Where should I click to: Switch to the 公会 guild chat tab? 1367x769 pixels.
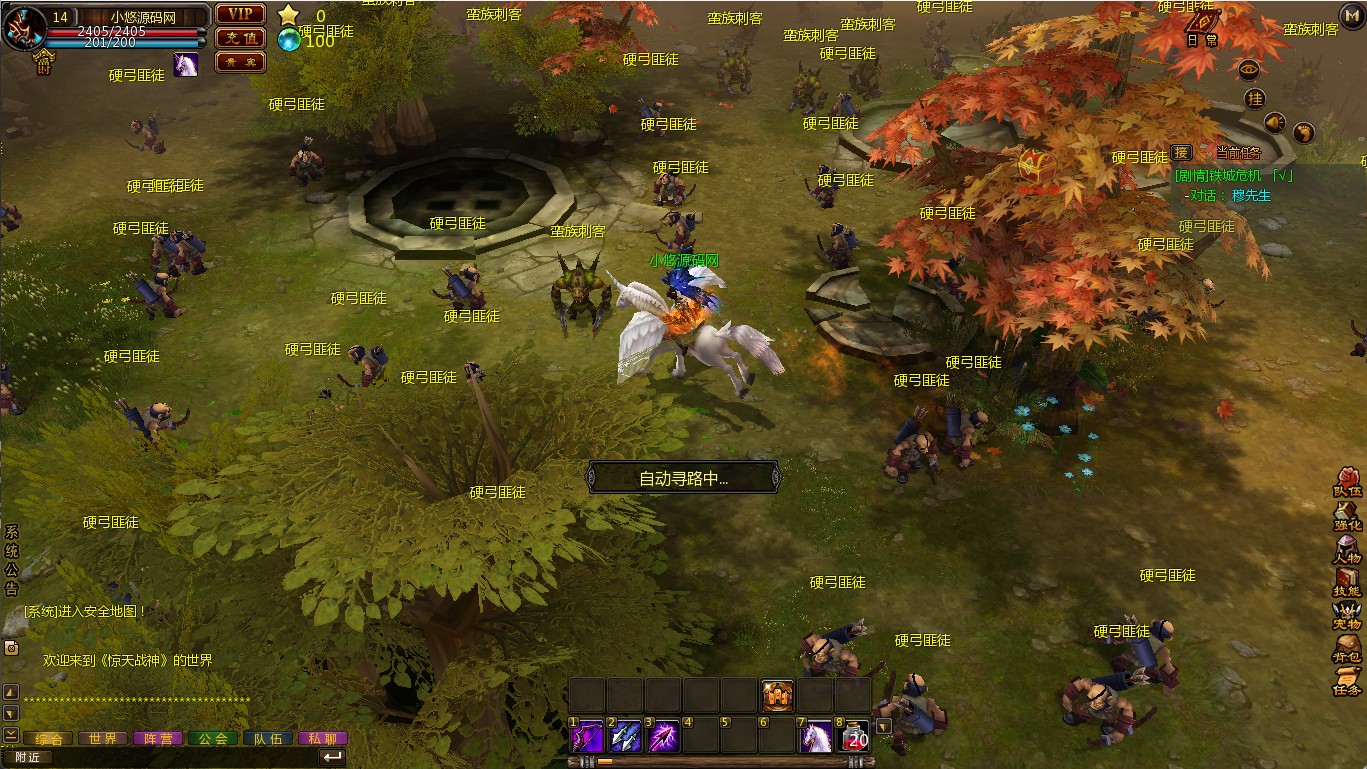click(x=213, y=739)
